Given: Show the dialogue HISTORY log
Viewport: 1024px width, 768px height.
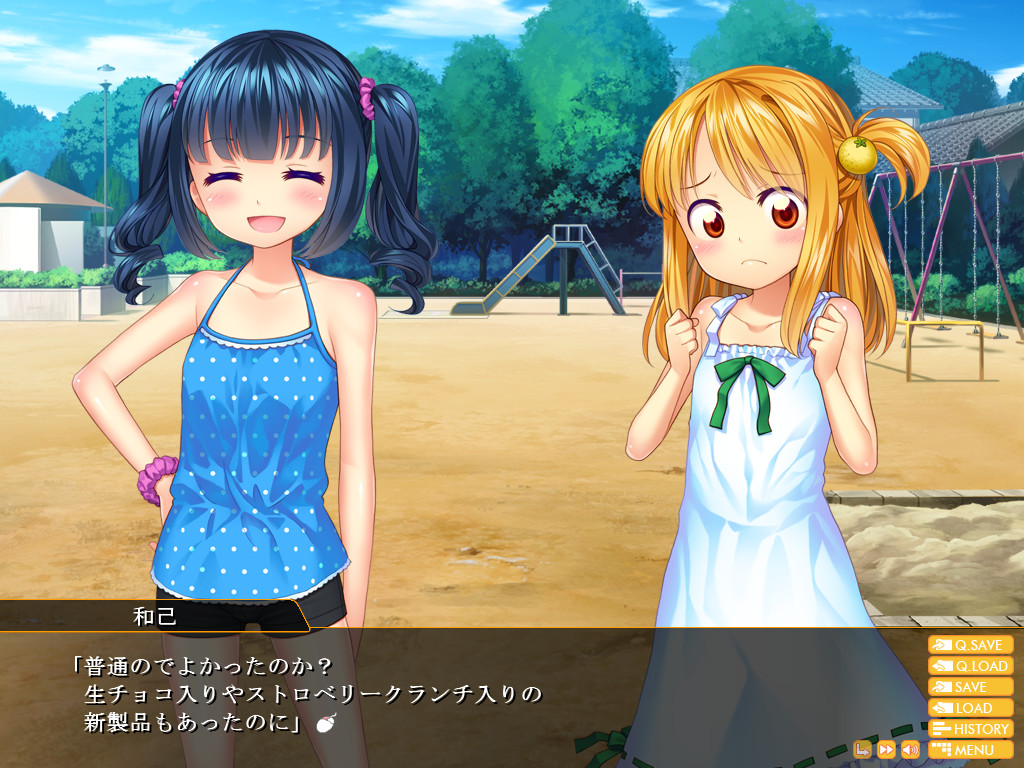Looking at the screenshot, I should pos(970,729).
